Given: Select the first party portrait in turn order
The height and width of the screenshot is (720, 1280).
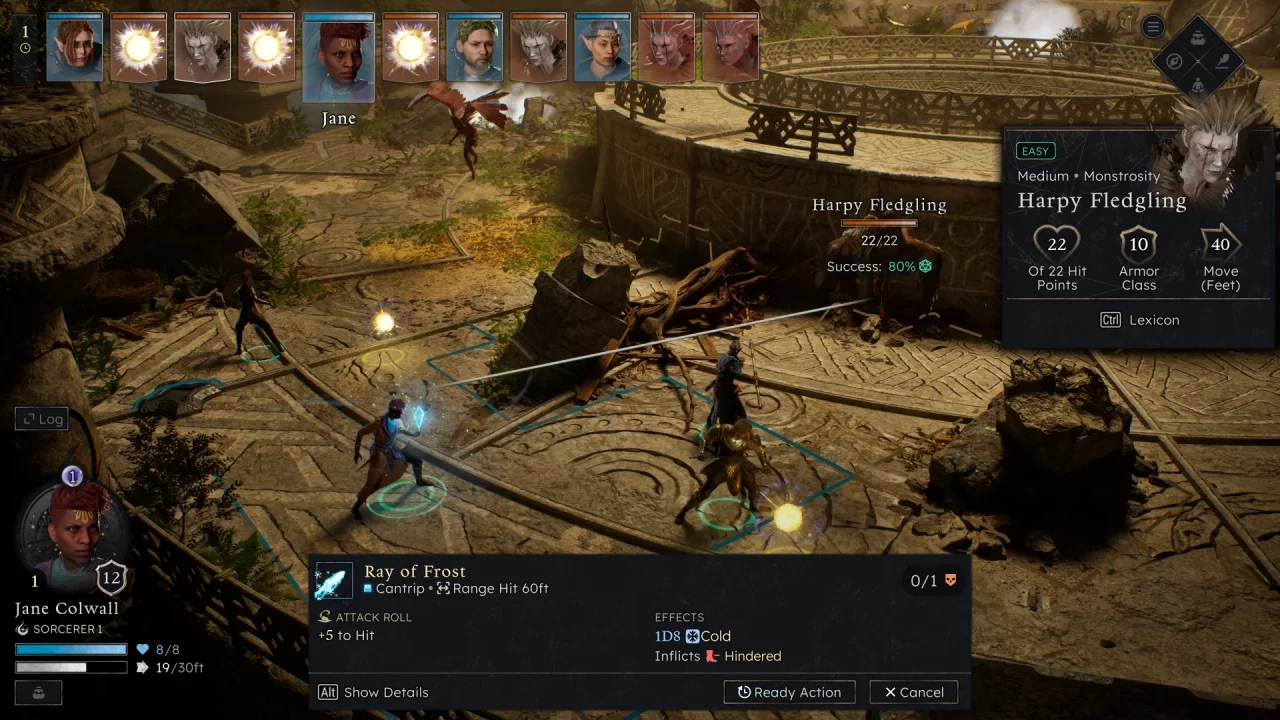Looking at the screenshot, I should (x=74, y=47).
